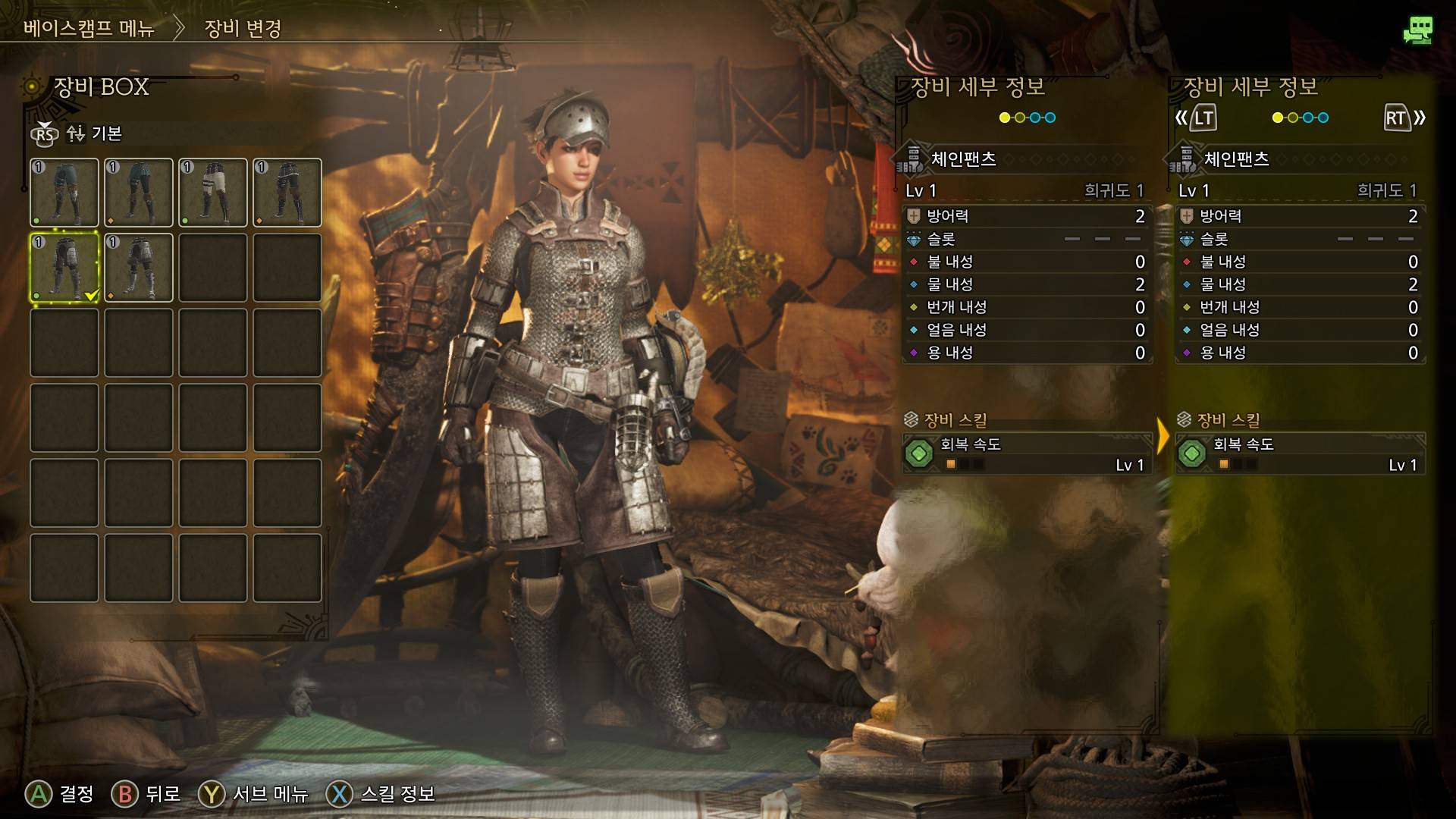This screenshot has width=1456, height=819.
Task: Select the white shorts leg armor slot
Action: coord(213,193)
